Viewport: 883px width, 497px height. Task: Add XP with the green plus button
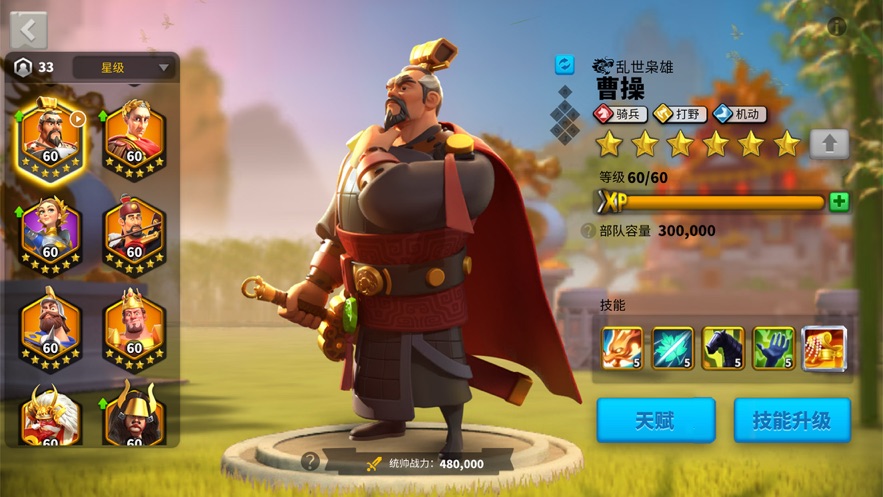pos(839,202)
